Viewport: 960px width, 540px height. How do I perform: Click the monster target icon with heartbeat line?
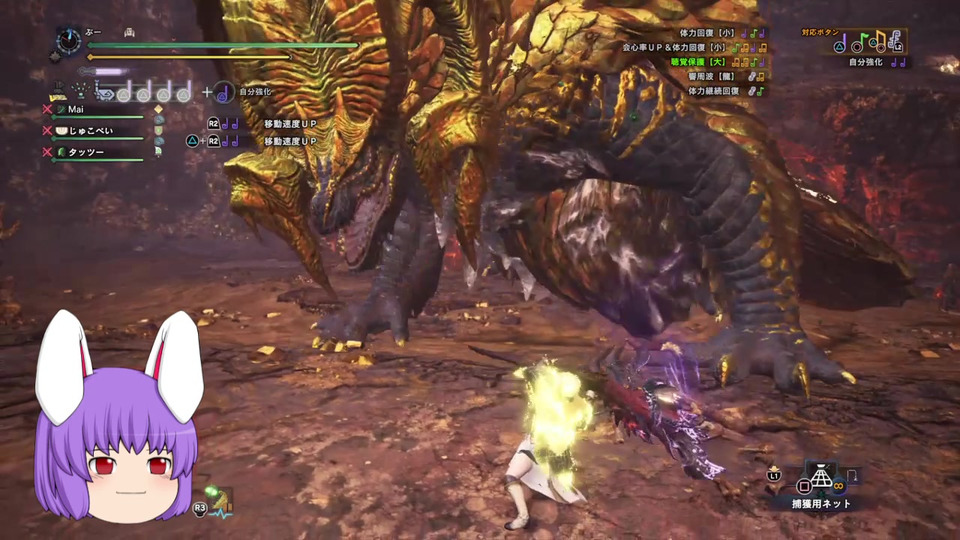pyautogui.click(x=217, y=499)
